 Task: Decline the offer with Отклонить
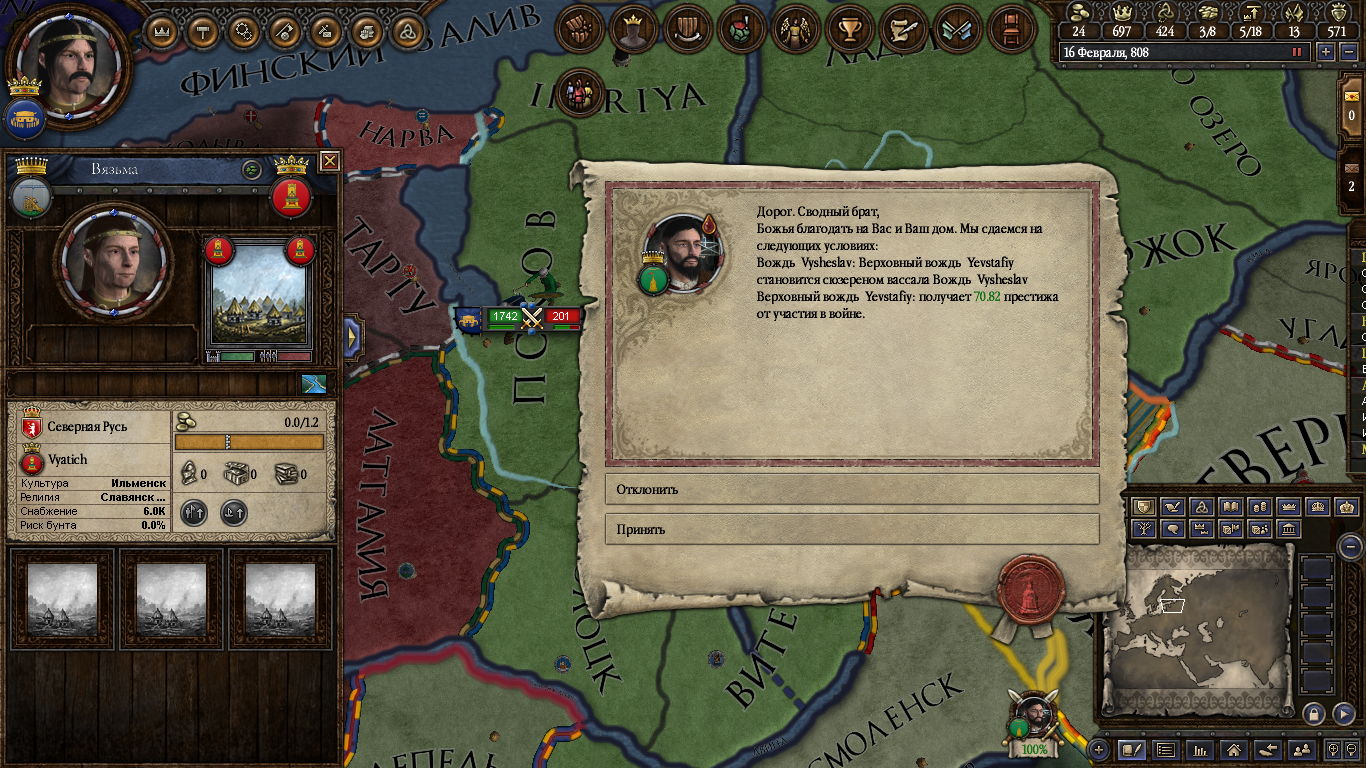[851, 490]
